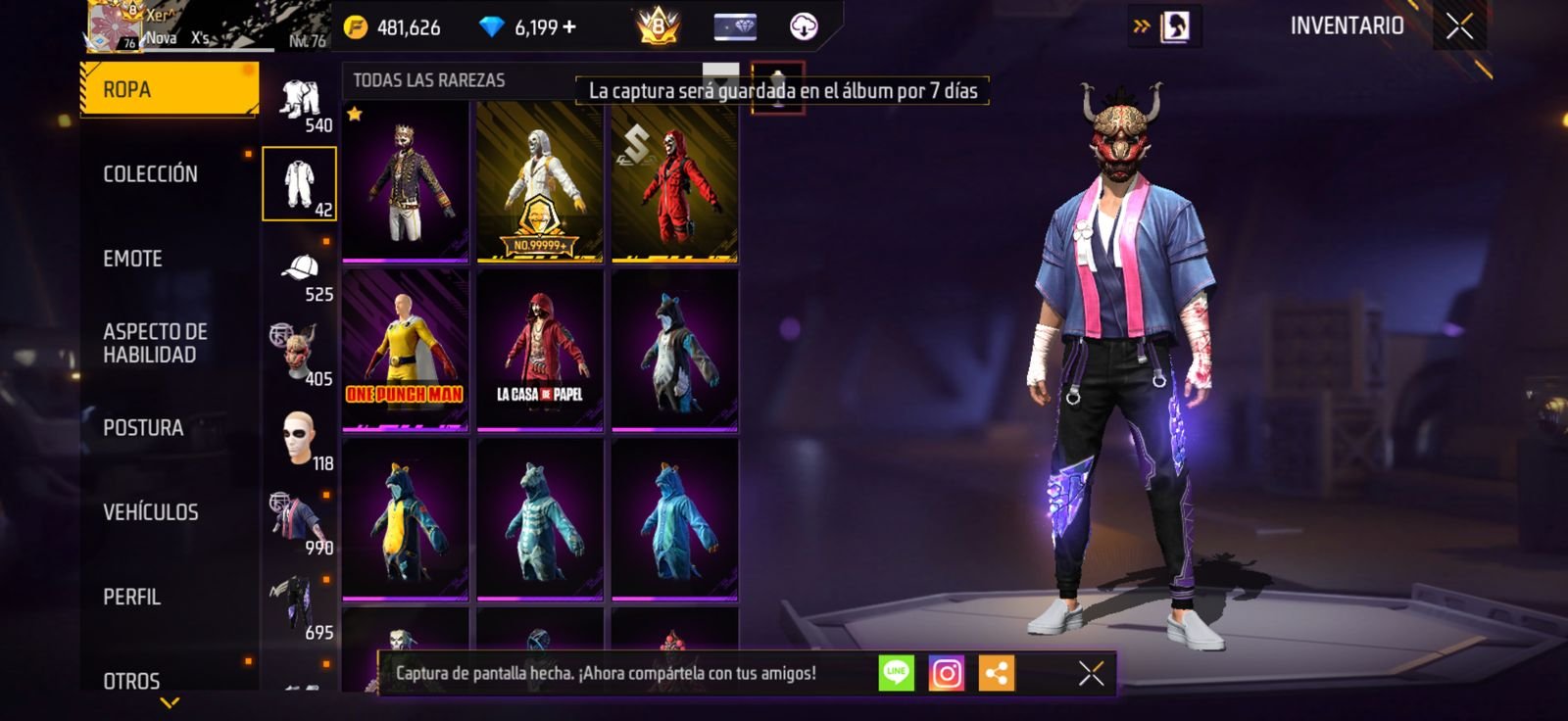
Task: Select the red jumpsuit outfit with mask
Action: pos(674,183)
